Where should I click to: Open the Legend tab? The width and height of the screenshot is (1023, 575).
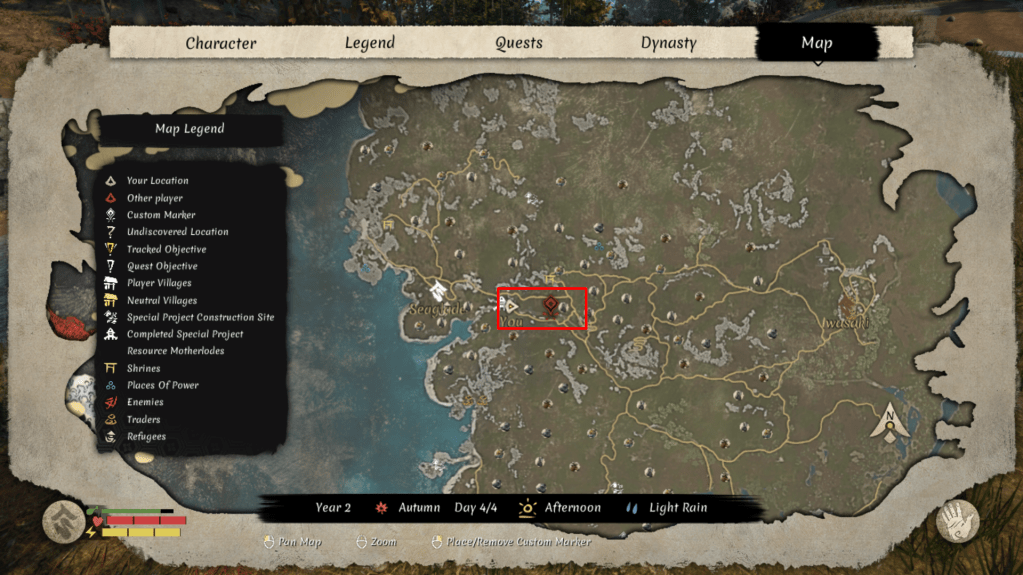point(370,43)
